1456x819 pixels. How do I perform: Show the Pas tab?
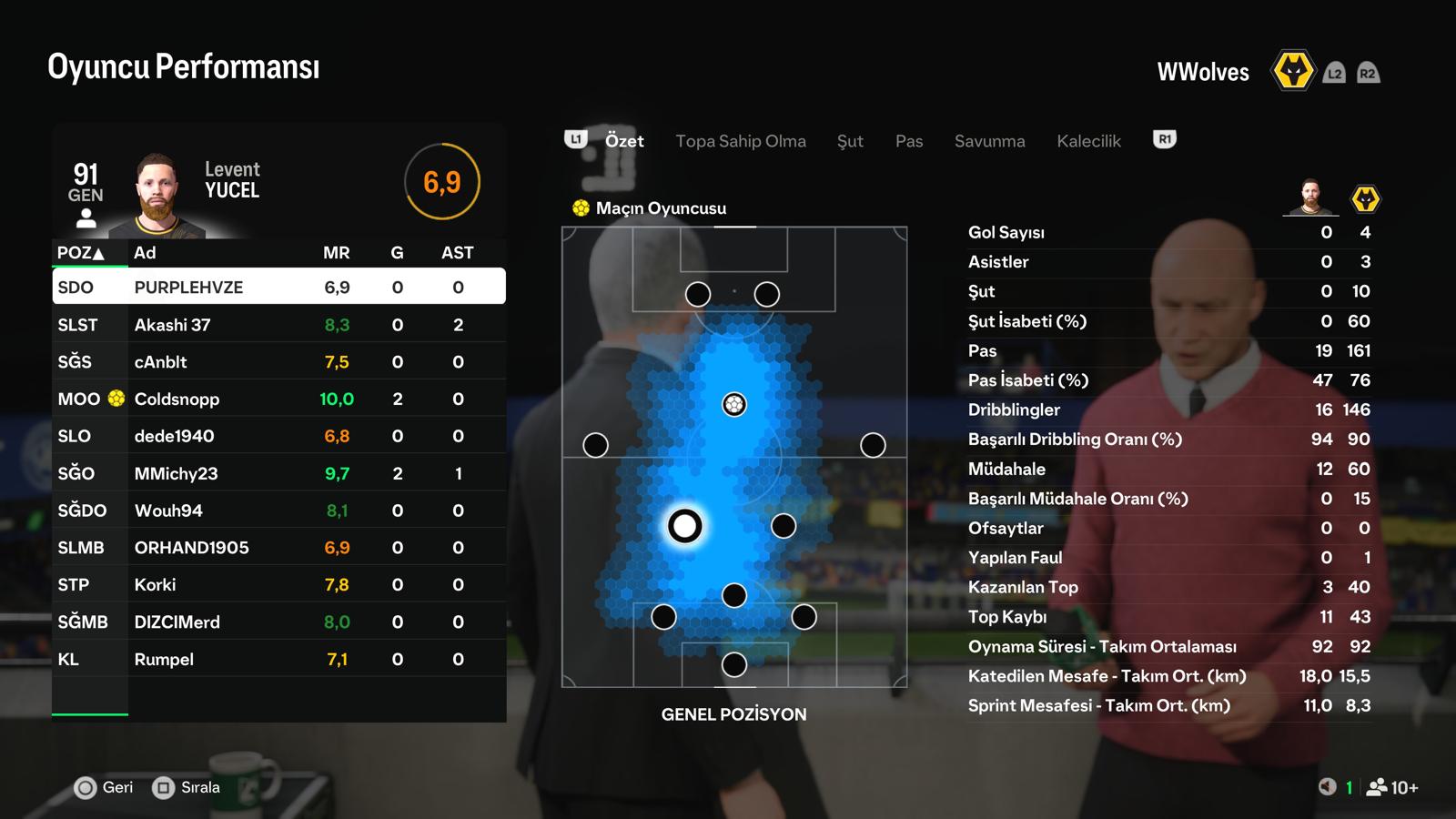[908, 141]
